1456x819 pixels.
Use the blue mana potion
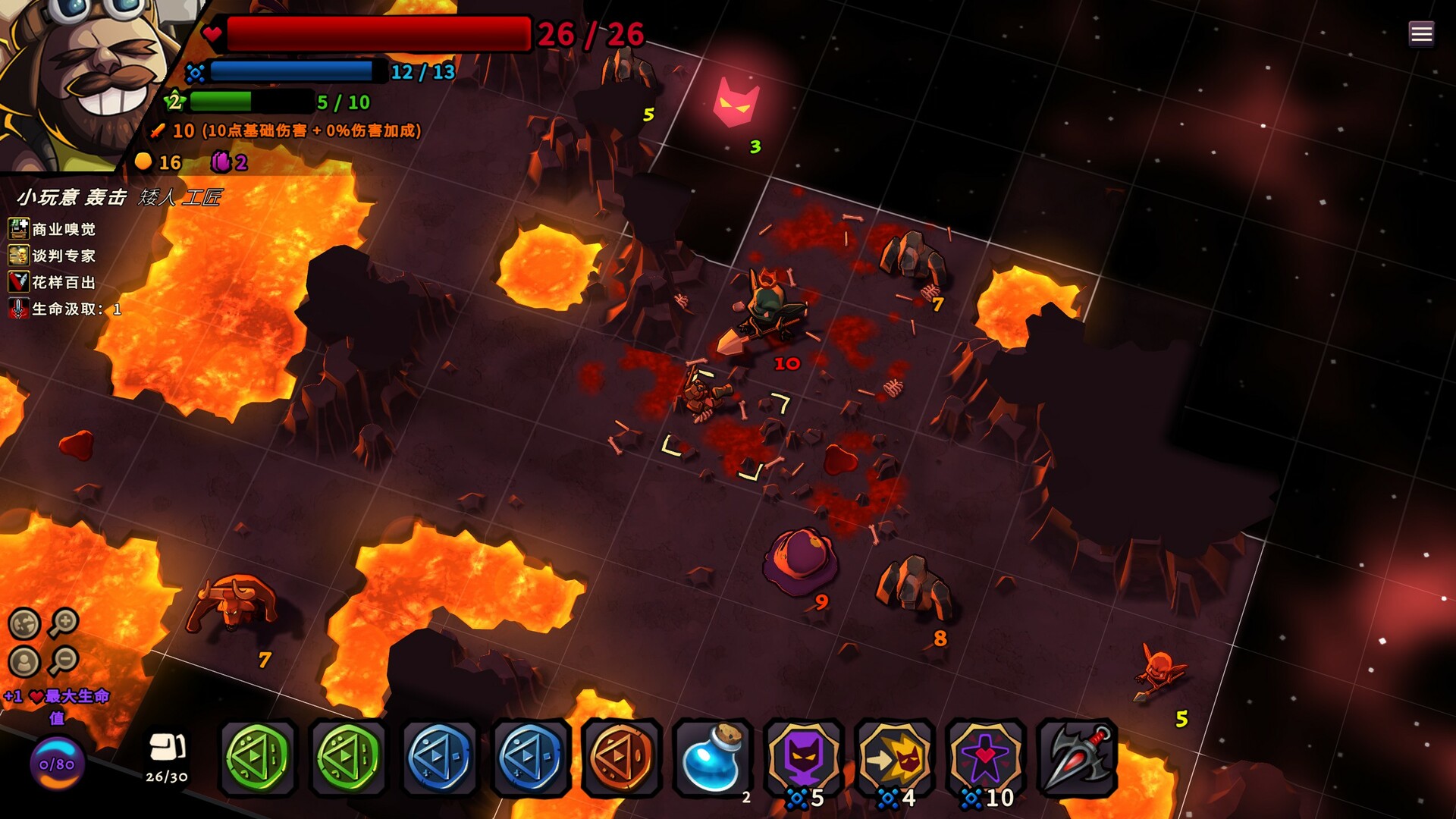point(712,757)
